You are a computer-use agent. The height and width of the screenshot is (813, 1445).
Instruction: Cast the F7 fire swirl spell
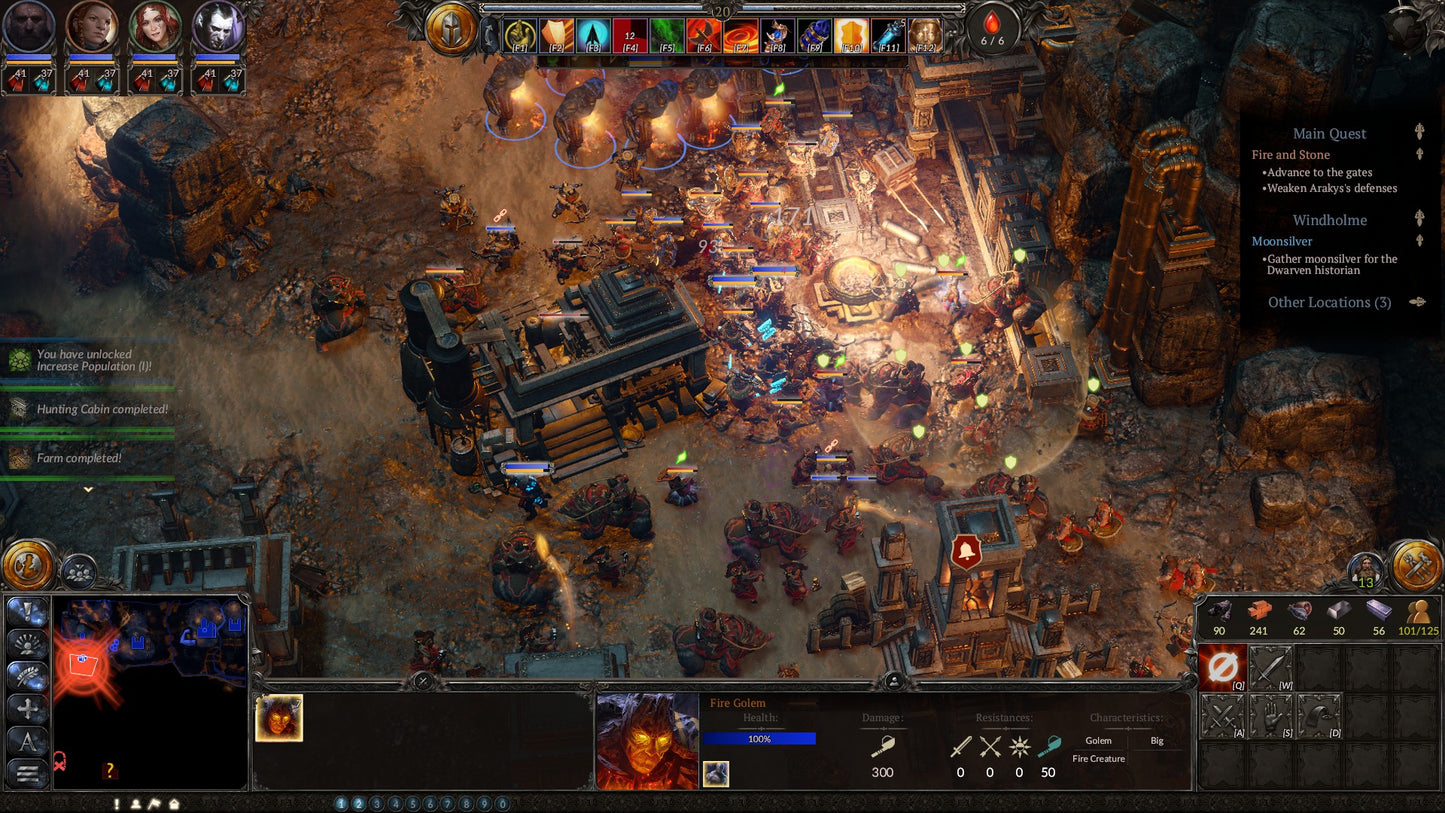(741, 36)
